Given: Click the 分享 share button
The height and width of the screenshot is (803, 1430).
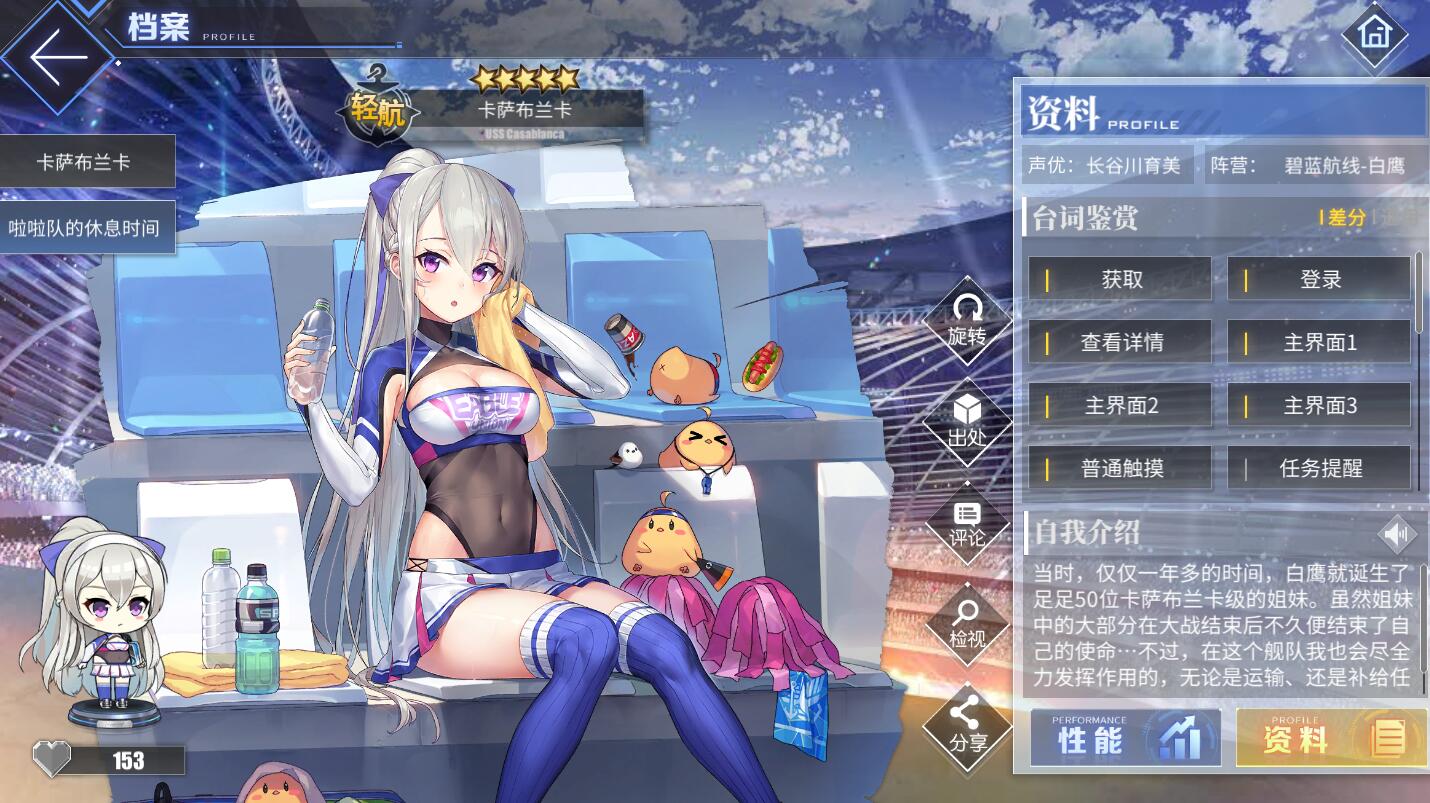Looking at the screenshot, I should point(967,727).
